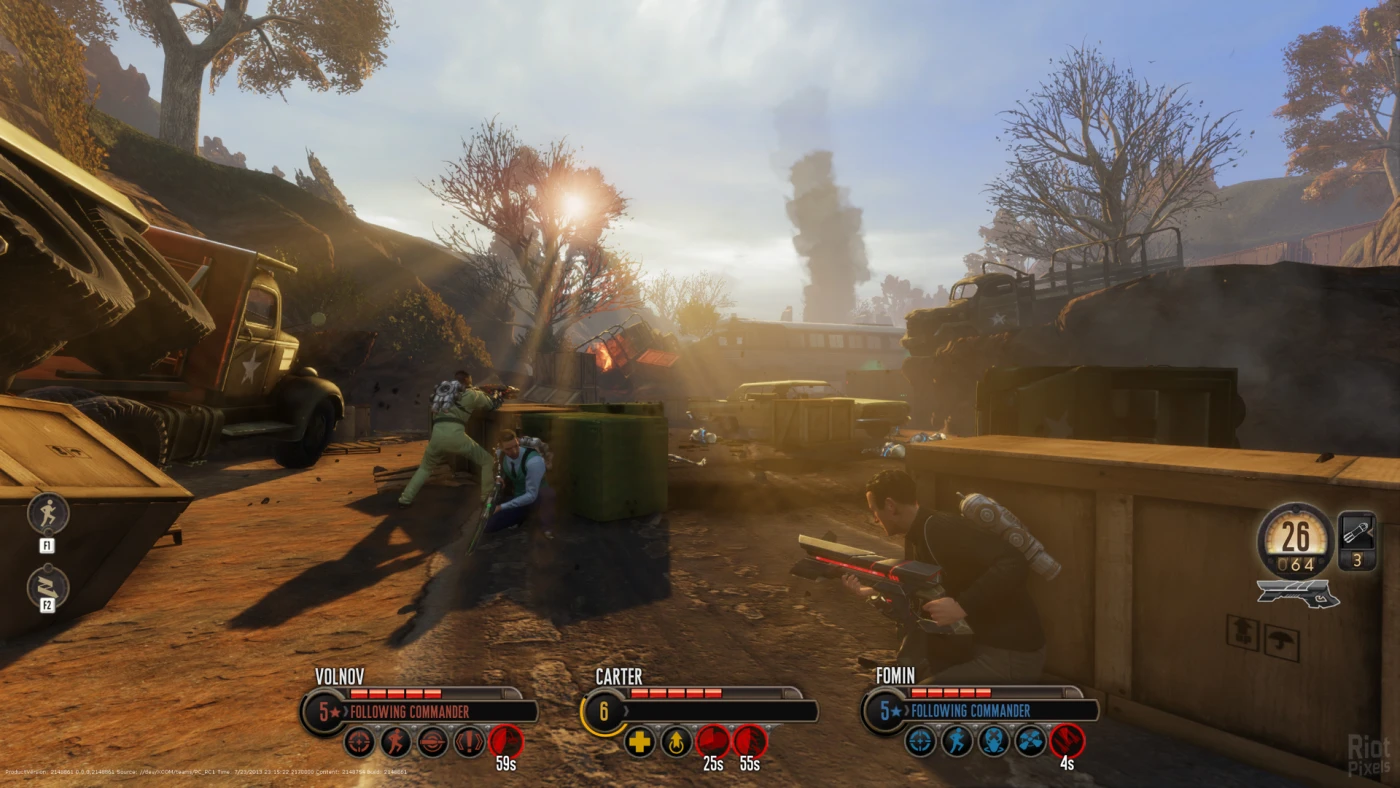
Task: Select Carter's level 6 commander badge
Action: (x=603, y=712)
